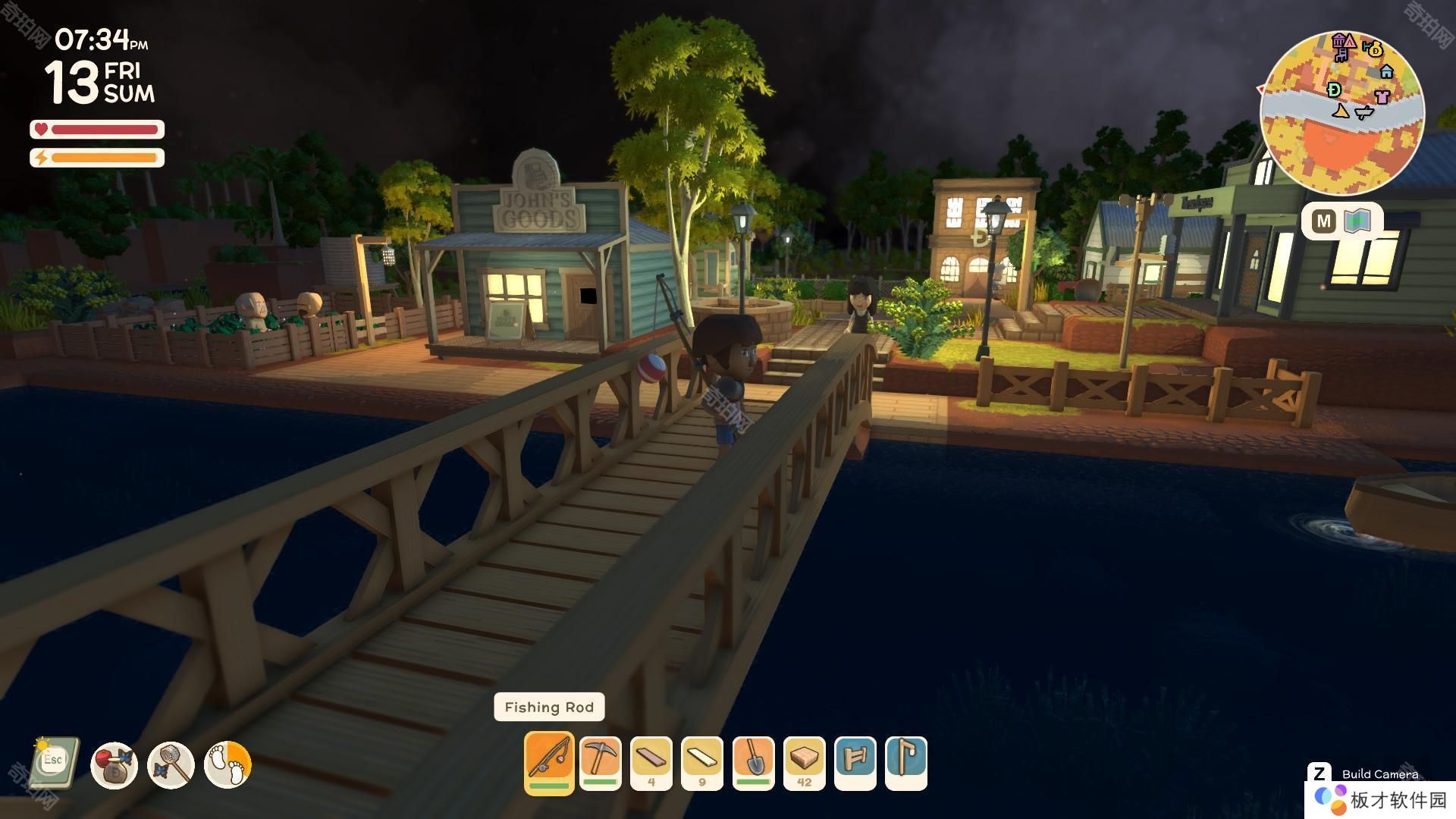Click the green Dinks currency marker on minimap

pos(1334,89)
